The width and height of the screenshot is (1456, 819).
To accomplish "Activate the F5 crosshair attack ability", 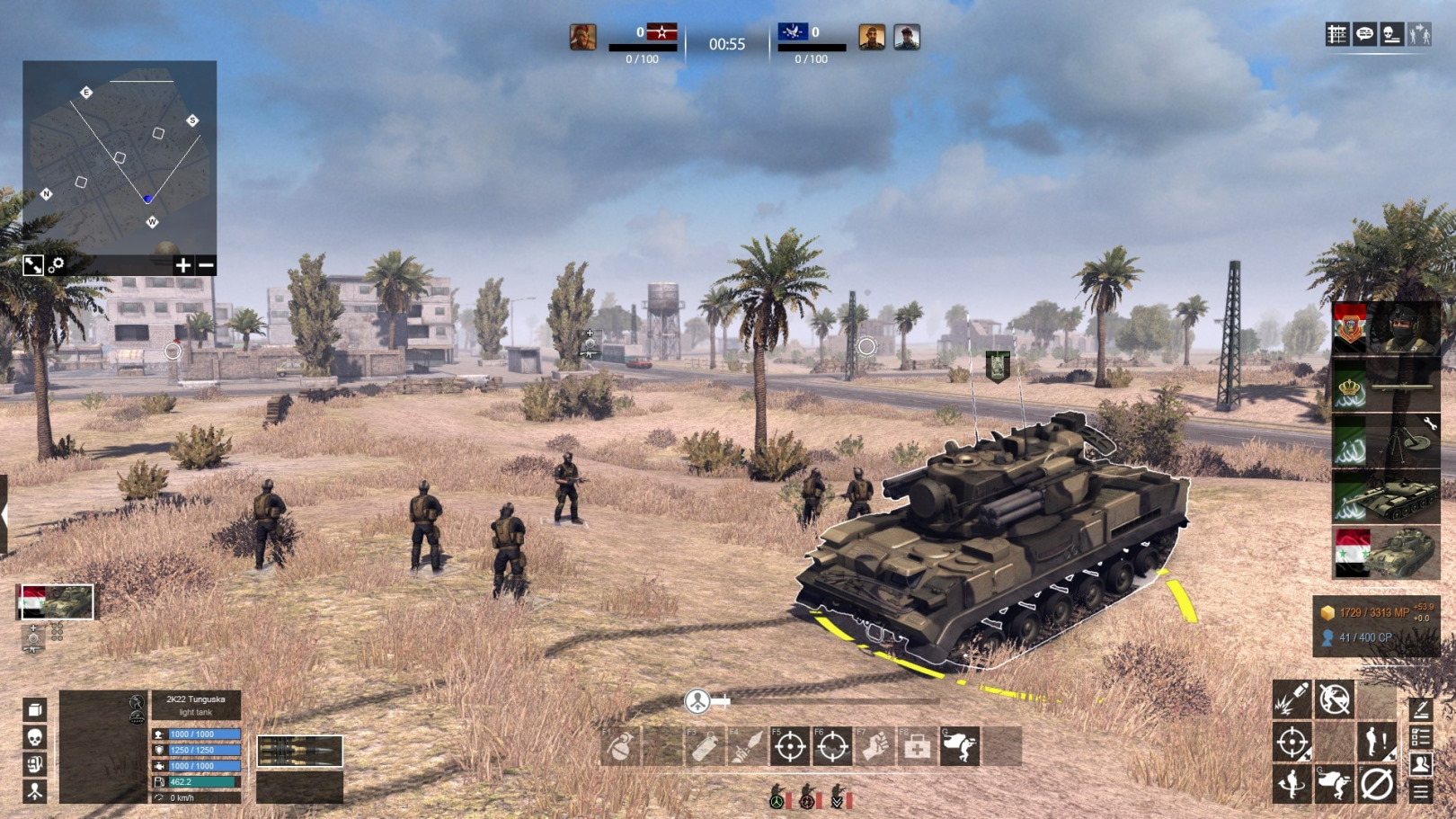I will (x=790, y=746).
